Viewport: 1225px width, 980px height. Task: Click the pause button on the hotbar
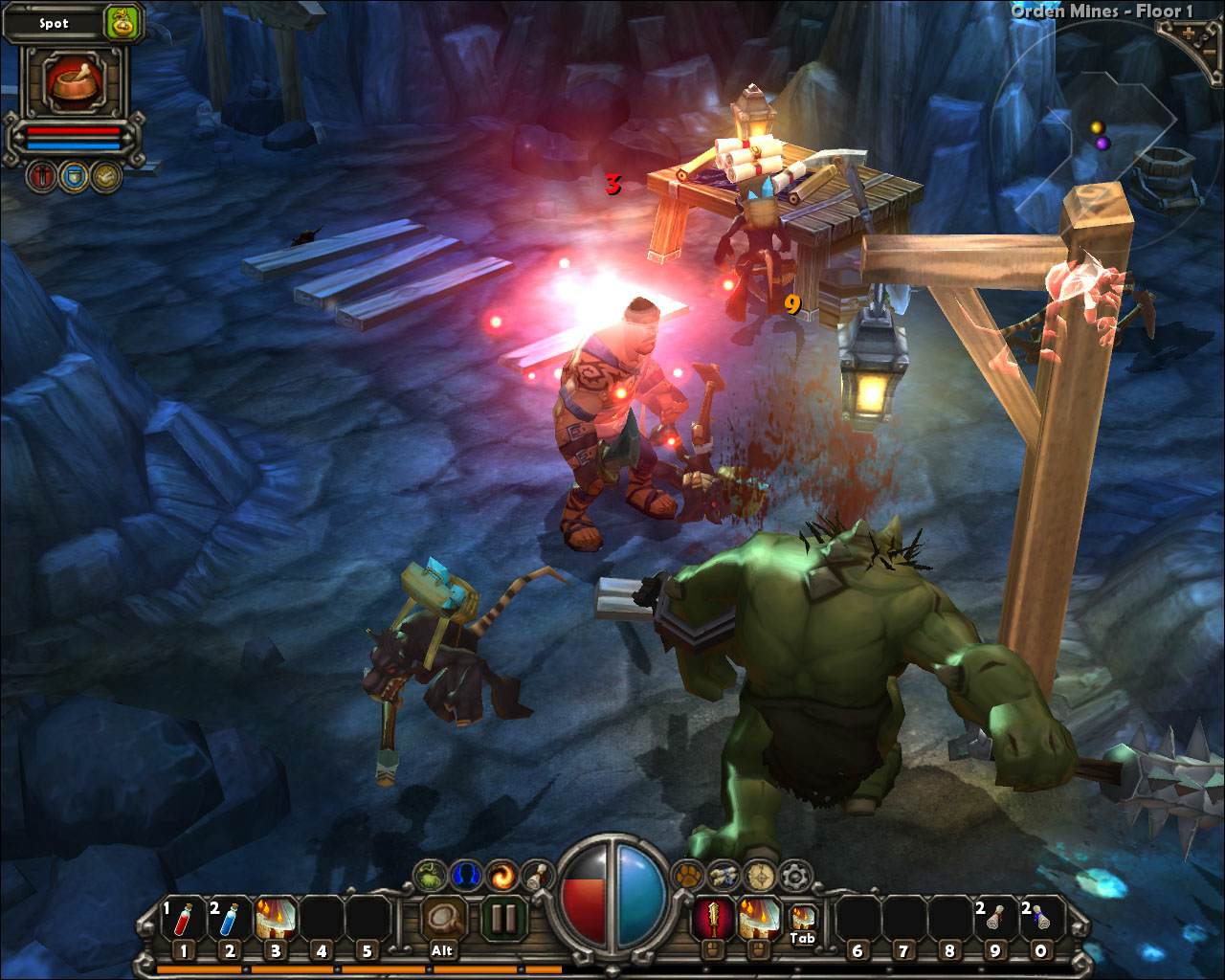(x=503, y=919)
